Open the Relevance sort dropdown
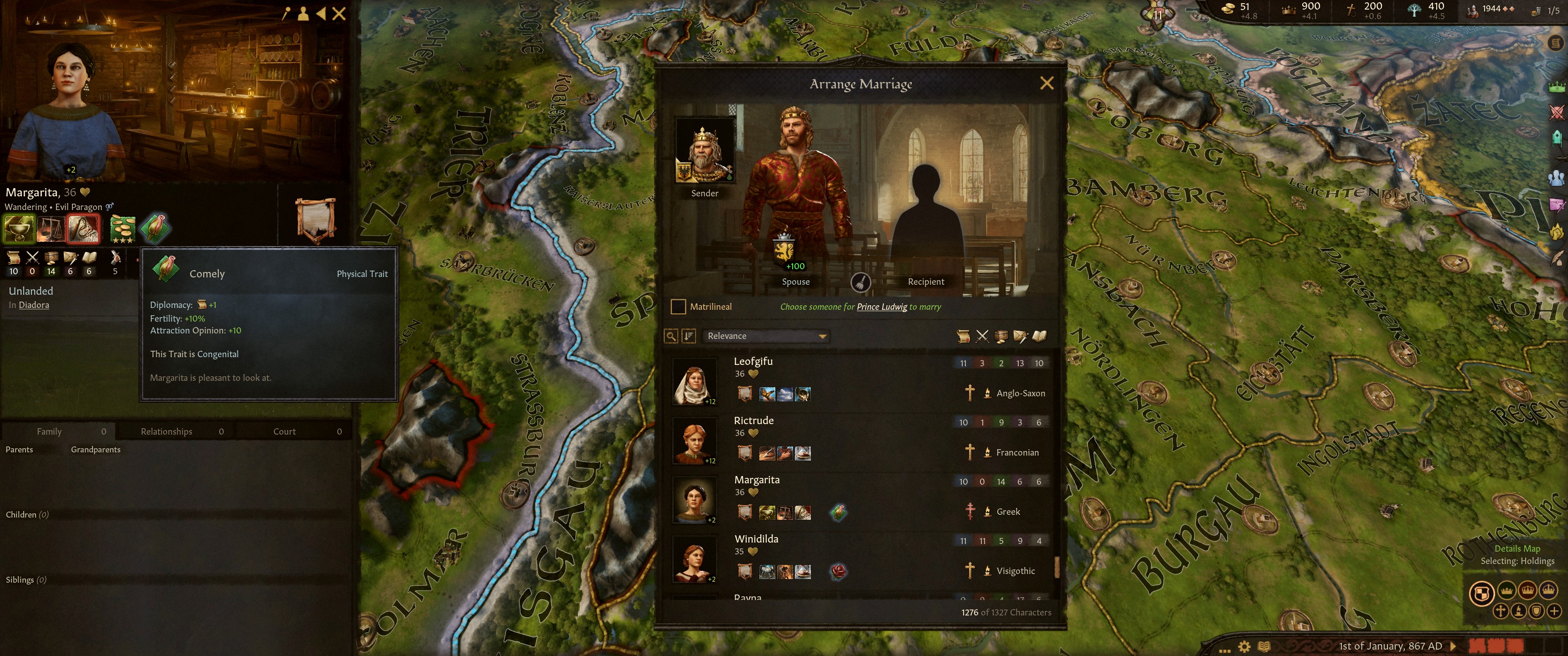The image size is (1568, 656). [x=766, y=336]
